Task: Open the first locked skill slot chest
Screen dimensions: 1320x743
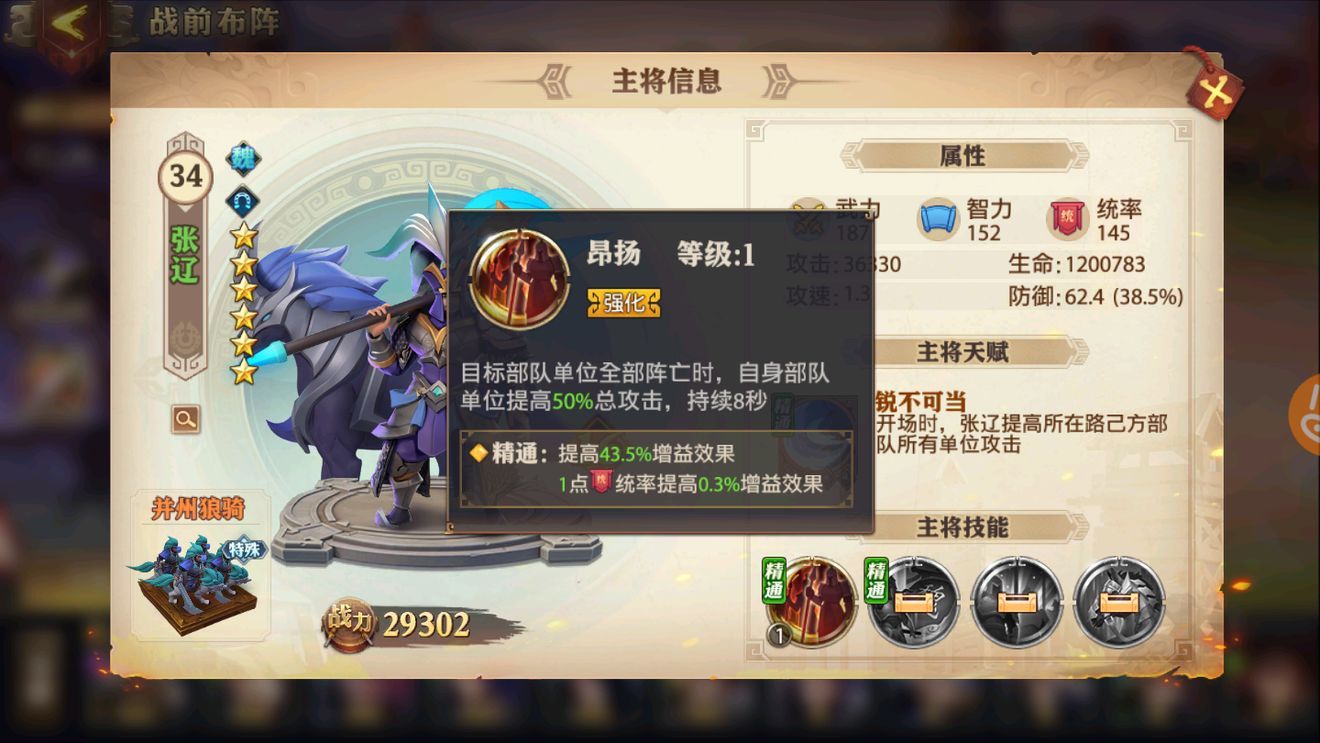Action: tap(913, 603)
